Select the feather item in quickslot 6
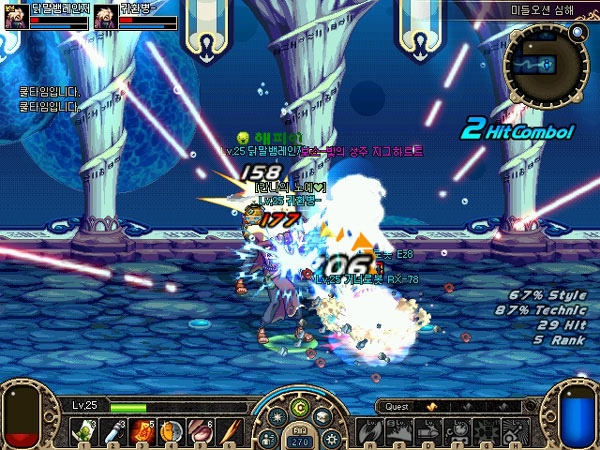This screenshot has height=450, width=600. tap(230, 431)
